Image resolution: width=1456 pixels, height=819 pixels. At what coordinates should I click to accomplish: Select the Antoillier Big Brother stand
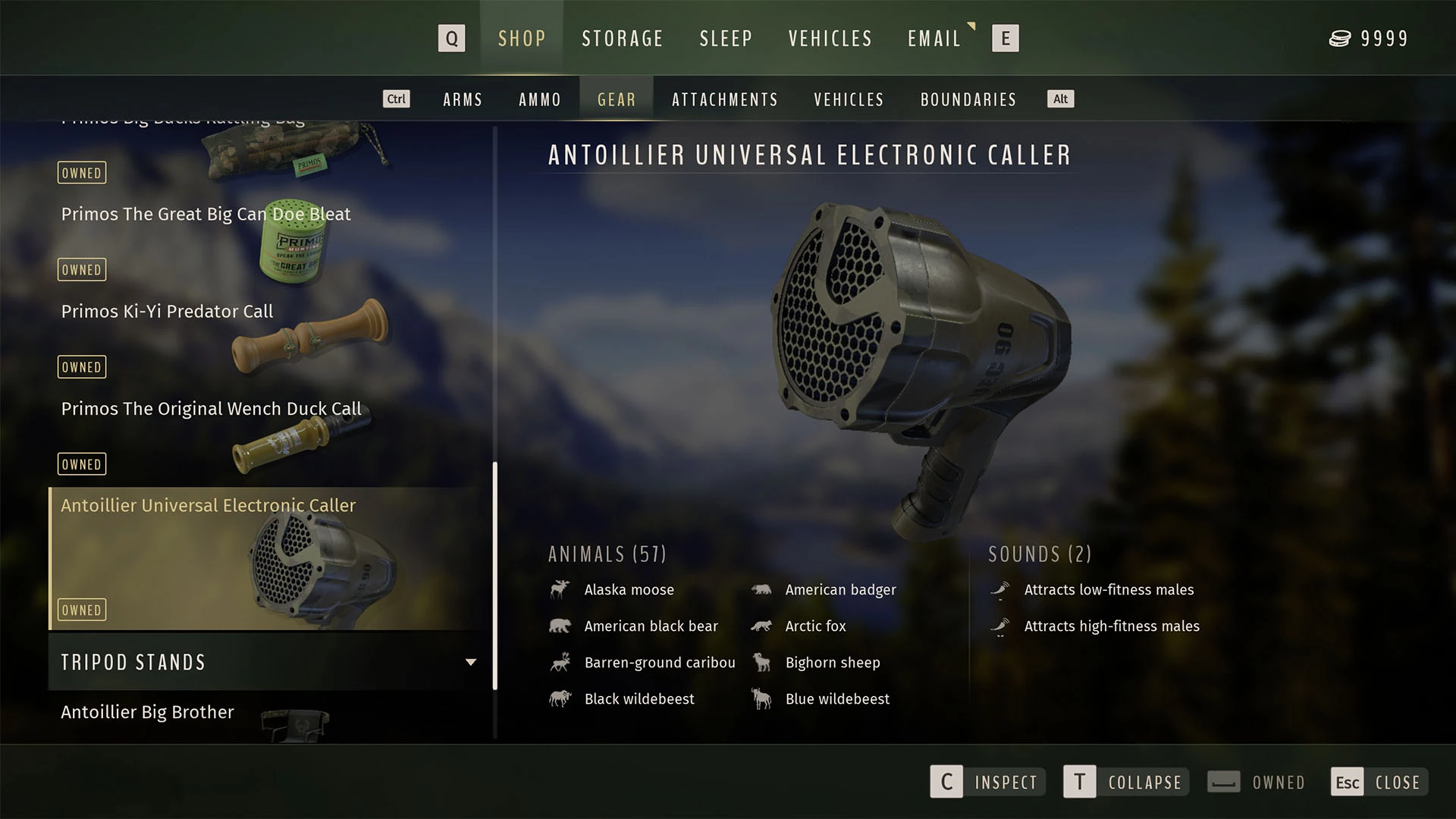148,712
